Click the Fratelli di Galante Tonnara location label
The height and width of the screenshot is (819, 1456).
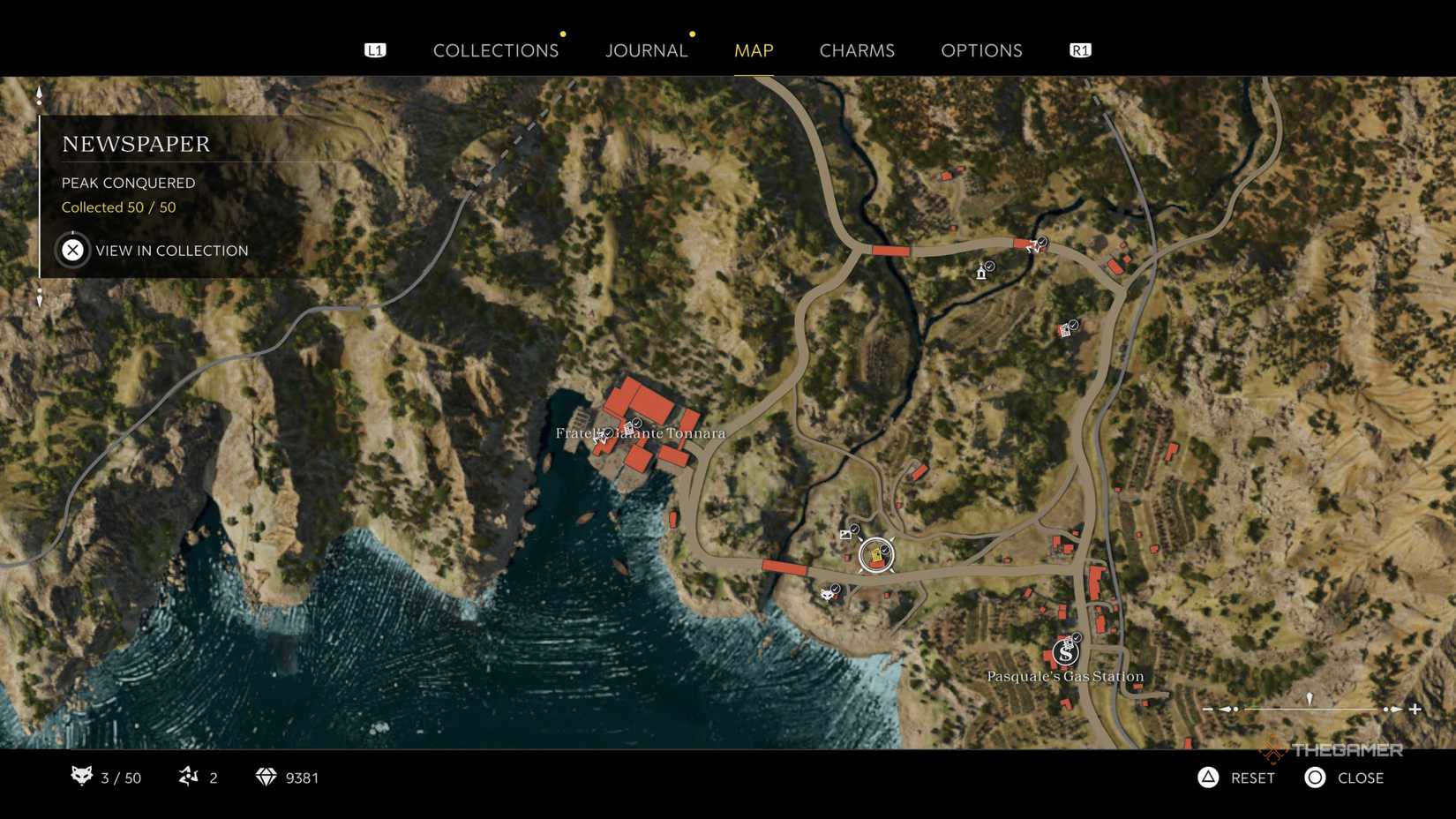[x=639, y=433]
